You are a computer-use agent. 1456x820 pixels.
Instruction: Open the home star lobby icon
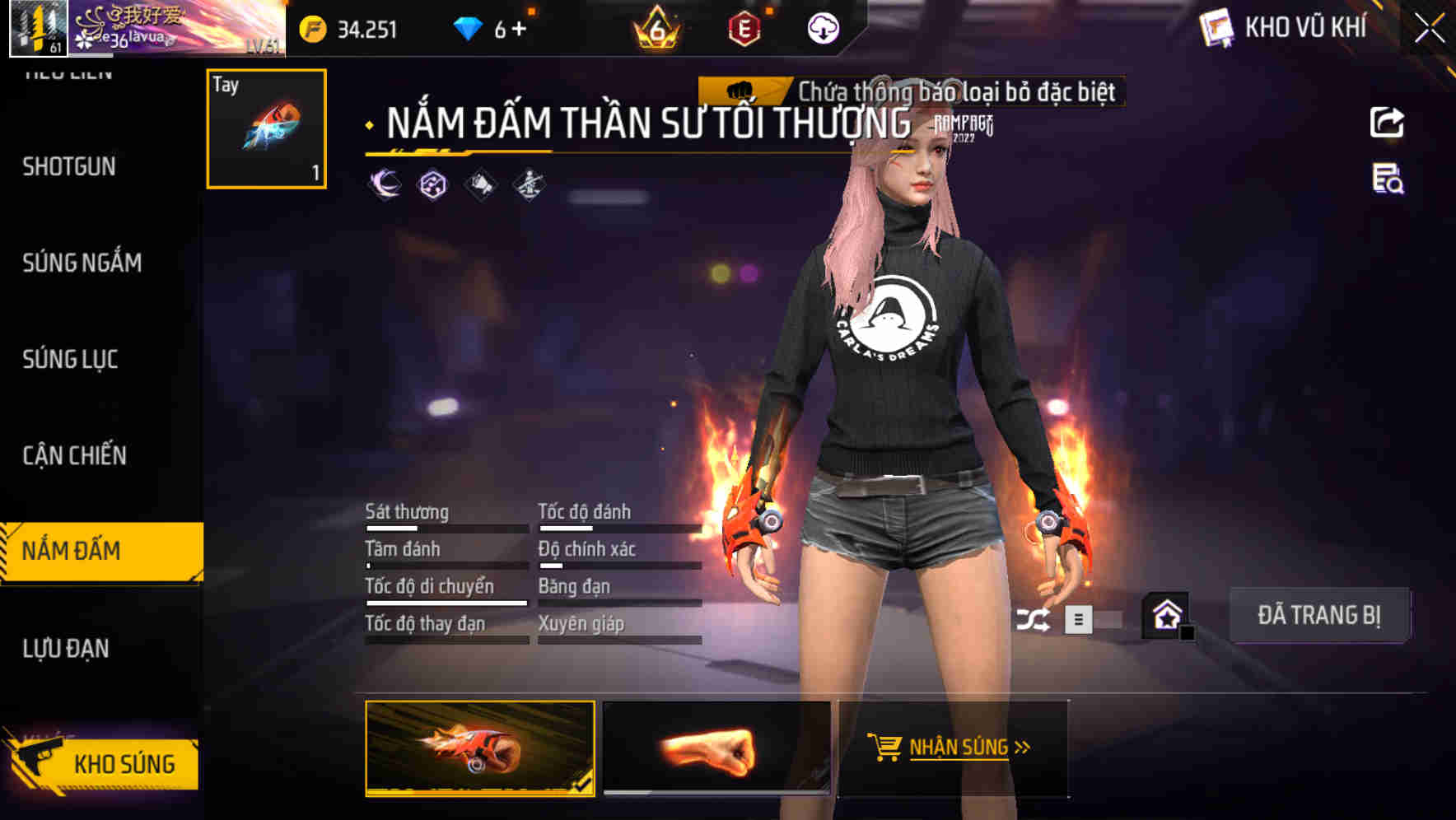point(1165,613)
